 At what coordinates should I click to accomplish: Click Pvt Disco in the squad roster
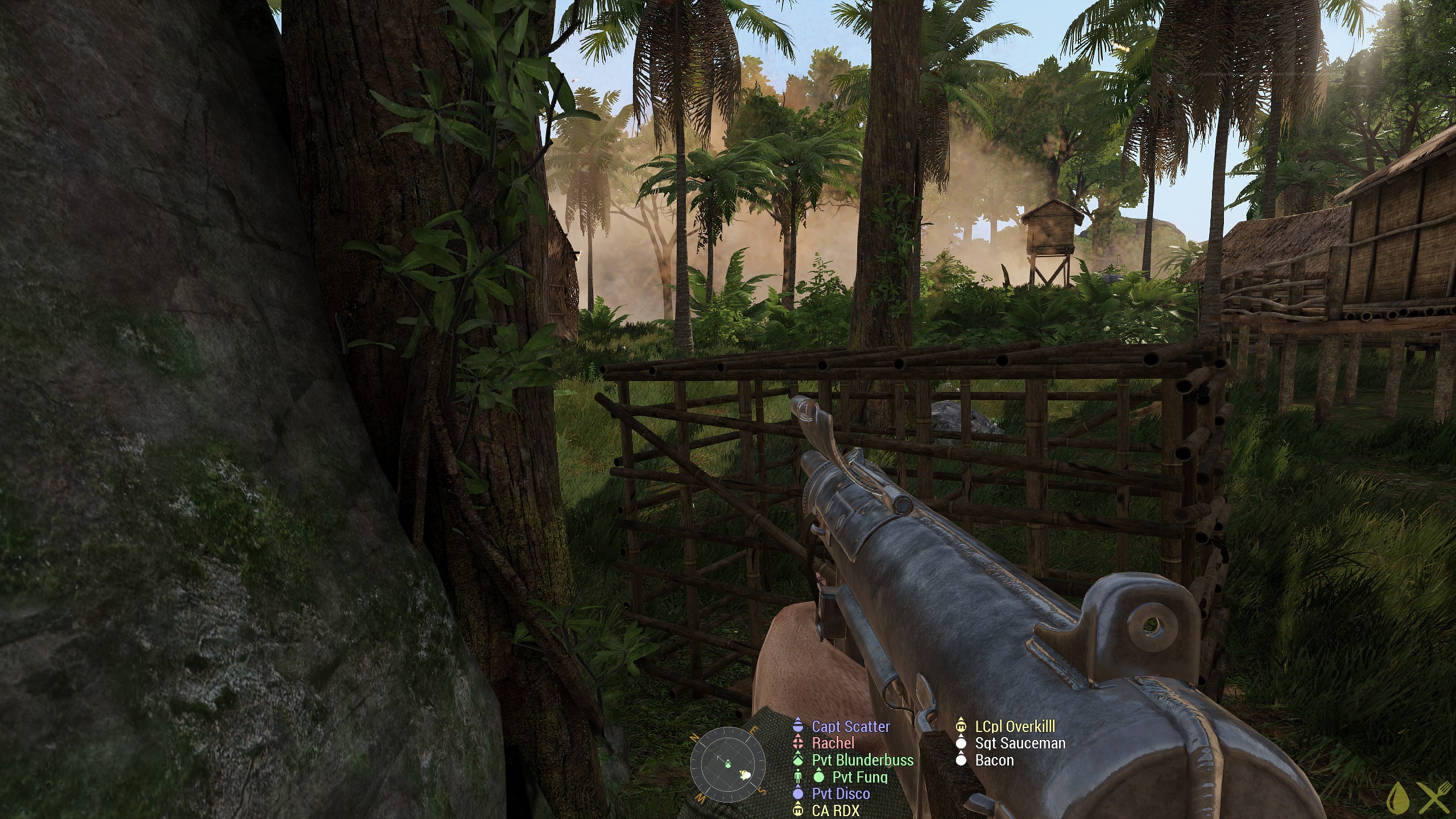(x=841, y=793)
